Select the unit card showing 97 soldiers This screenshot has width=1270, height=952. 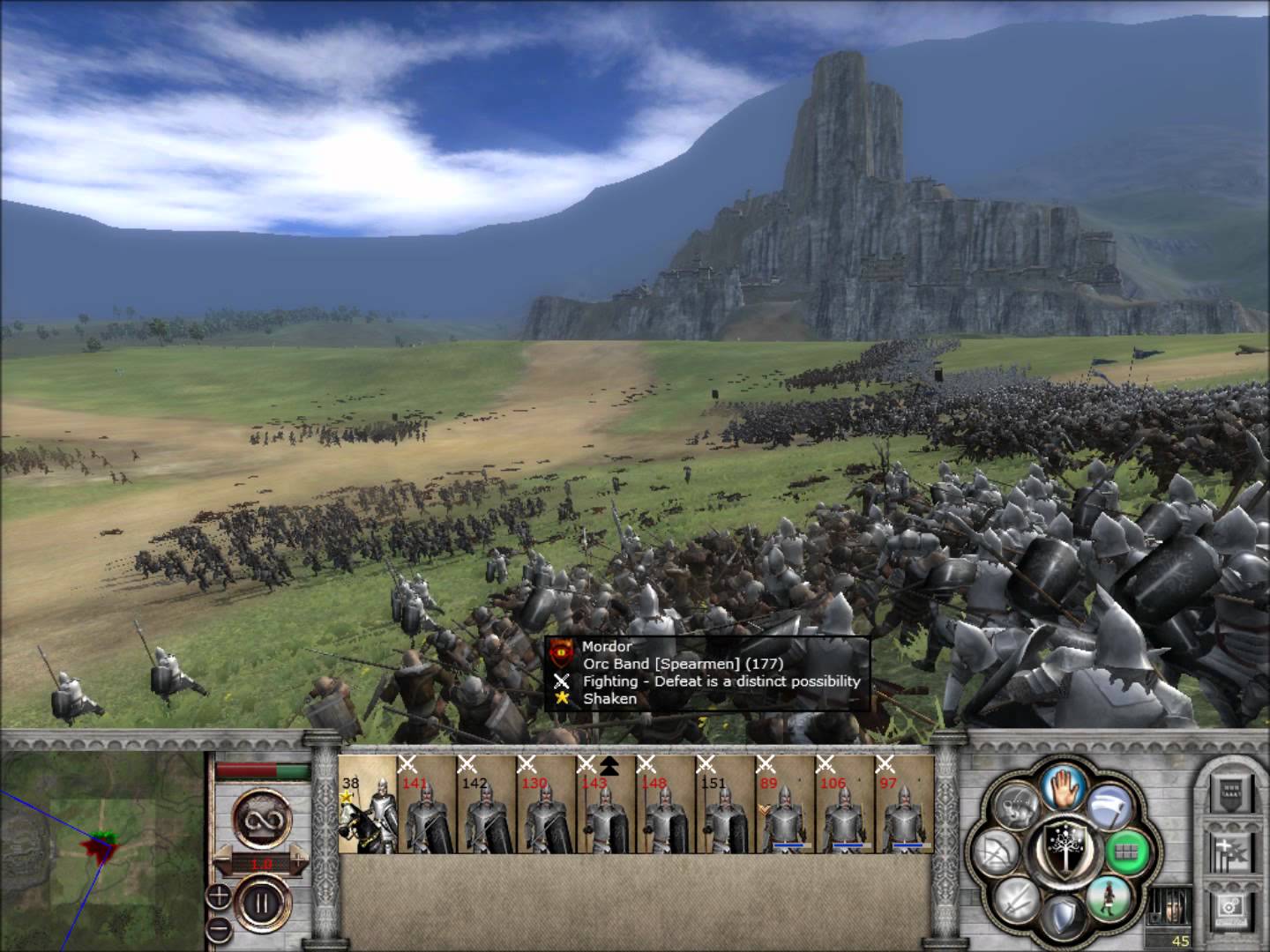pyautogui.click(x=903, y=805)
